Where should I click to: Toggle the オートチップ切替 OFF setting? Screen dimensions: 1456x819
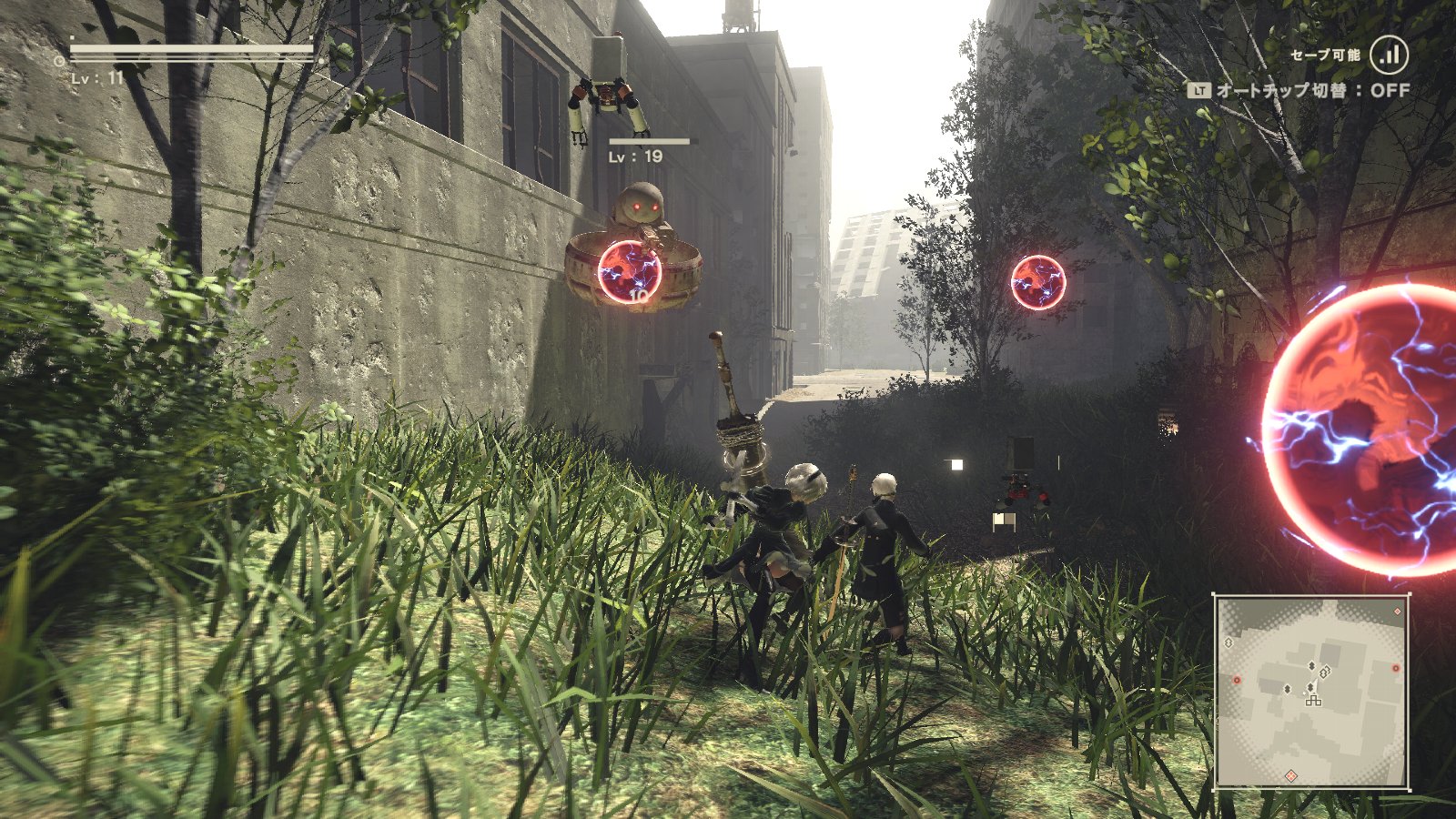[1299, 90]
